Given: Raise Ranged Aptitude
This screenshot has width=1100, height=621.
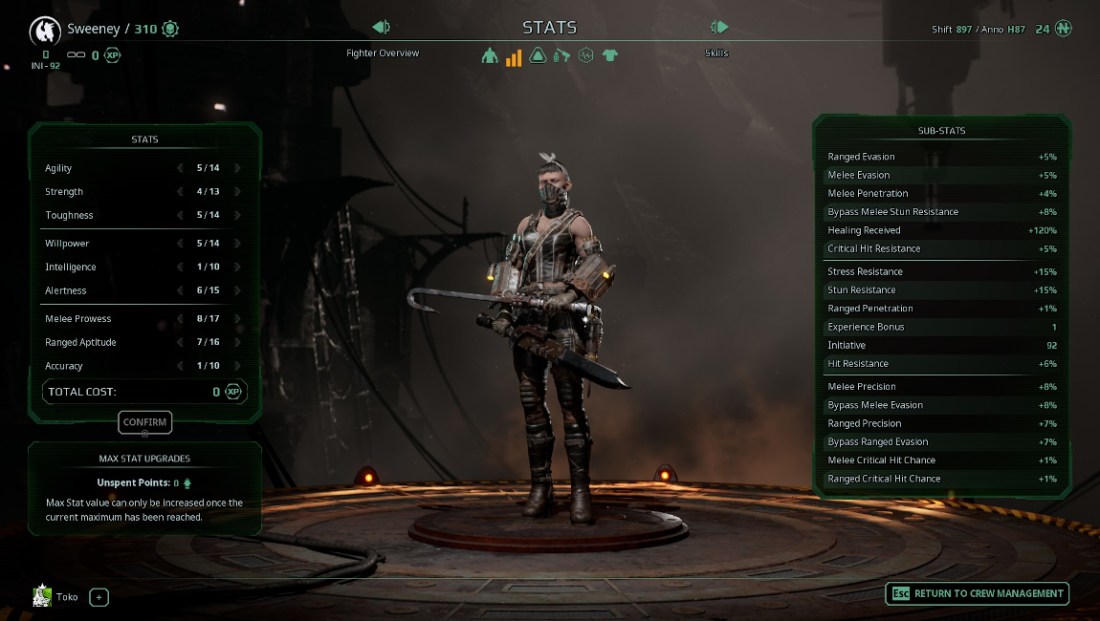Looking at the screenshot, I should tap(237, 343).
